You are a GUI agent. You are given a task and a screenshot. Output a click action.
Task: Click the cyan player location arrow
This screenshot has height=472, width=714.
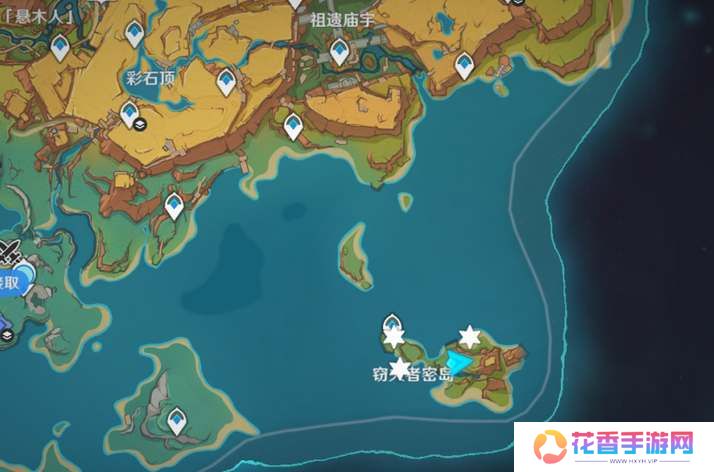(458, 362)
